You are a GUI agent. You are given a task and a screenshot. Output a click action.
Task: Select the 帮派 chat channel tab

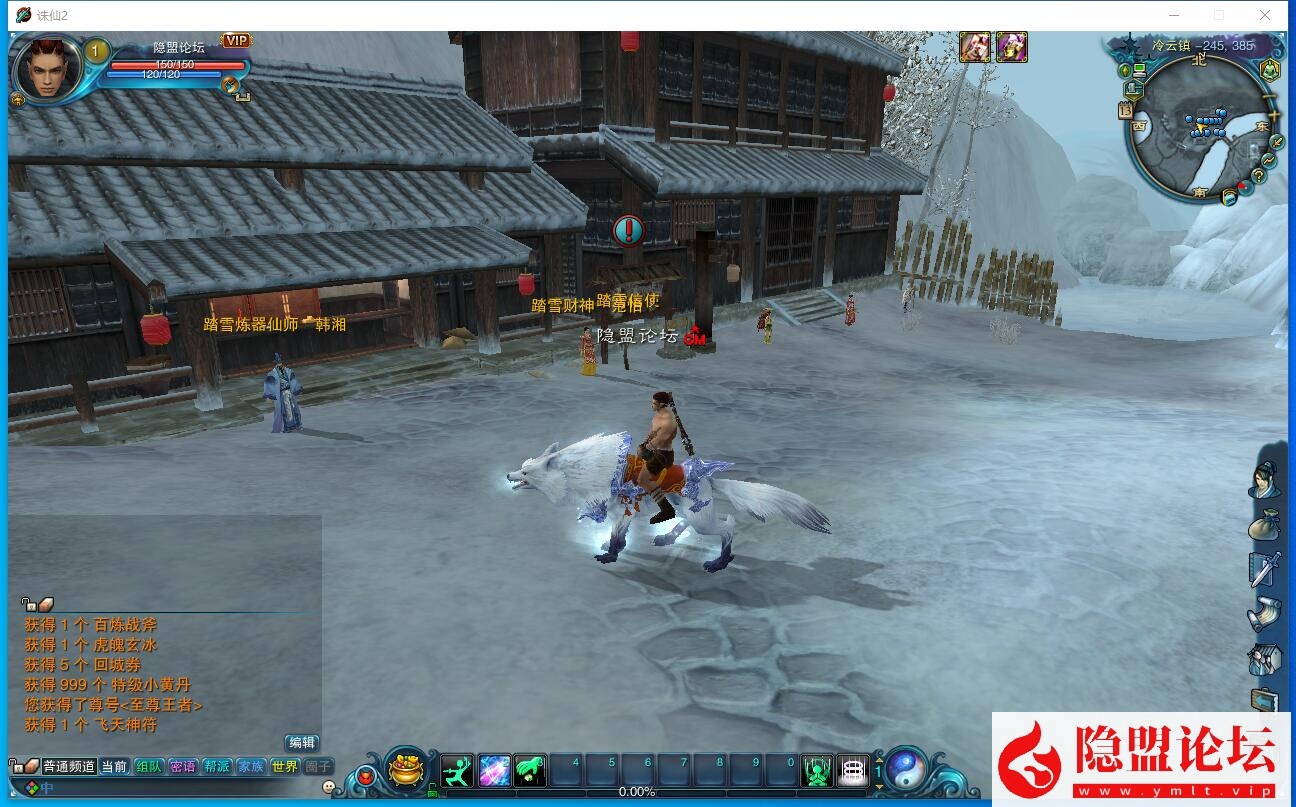[x=217, y=766]
